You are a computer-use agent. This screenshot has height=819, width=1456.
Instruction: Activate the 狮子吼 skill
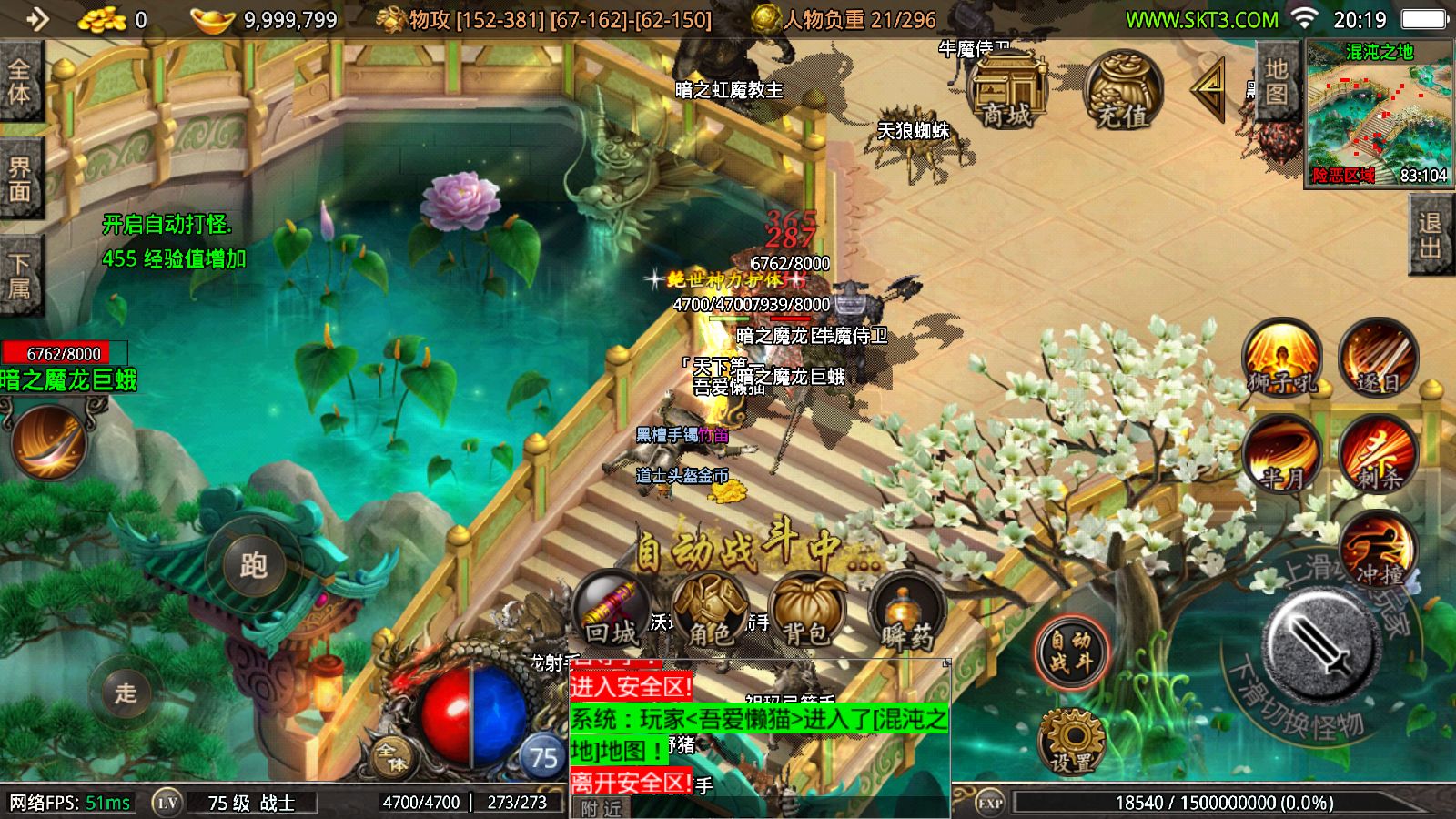(1282, 358)
